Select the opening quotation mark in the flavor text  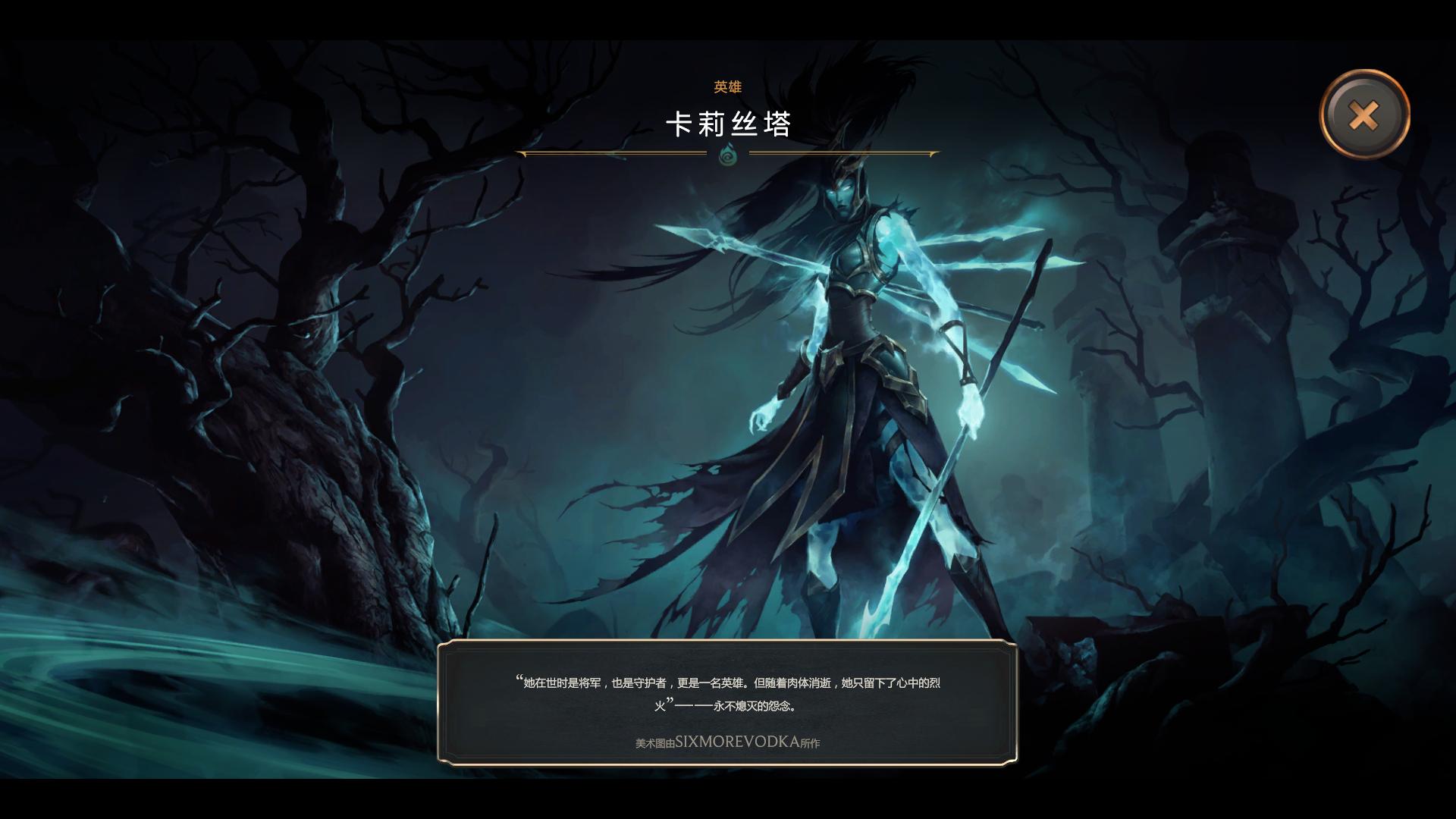coord(519,679)
